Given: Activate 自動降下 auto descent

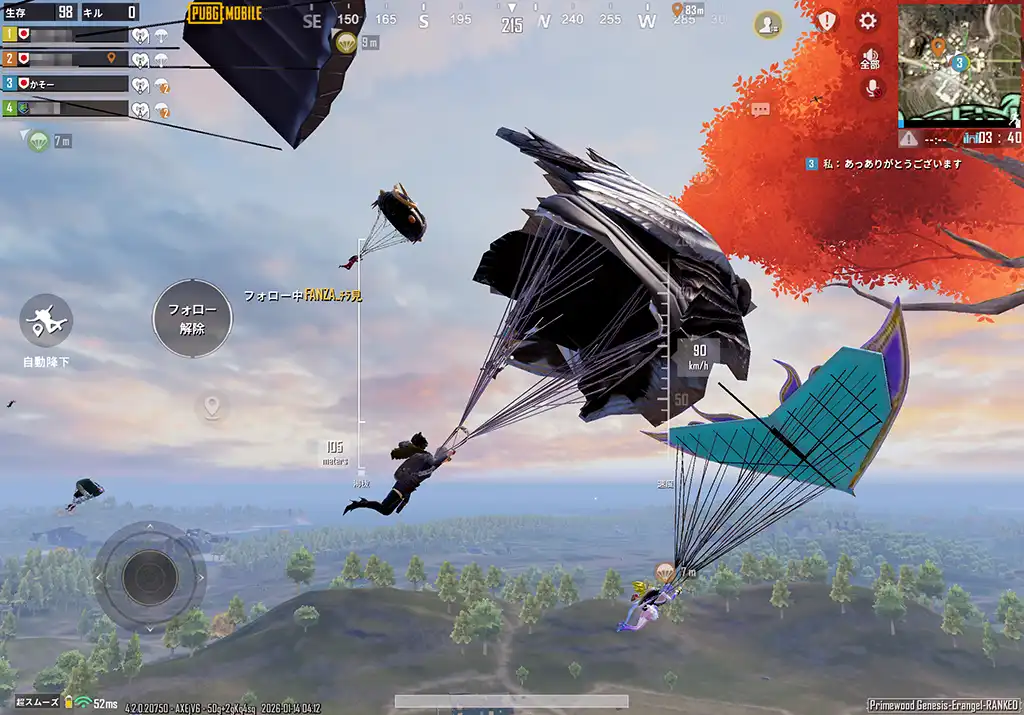Looking at the screenshot, I should click(x=46, y=321).
